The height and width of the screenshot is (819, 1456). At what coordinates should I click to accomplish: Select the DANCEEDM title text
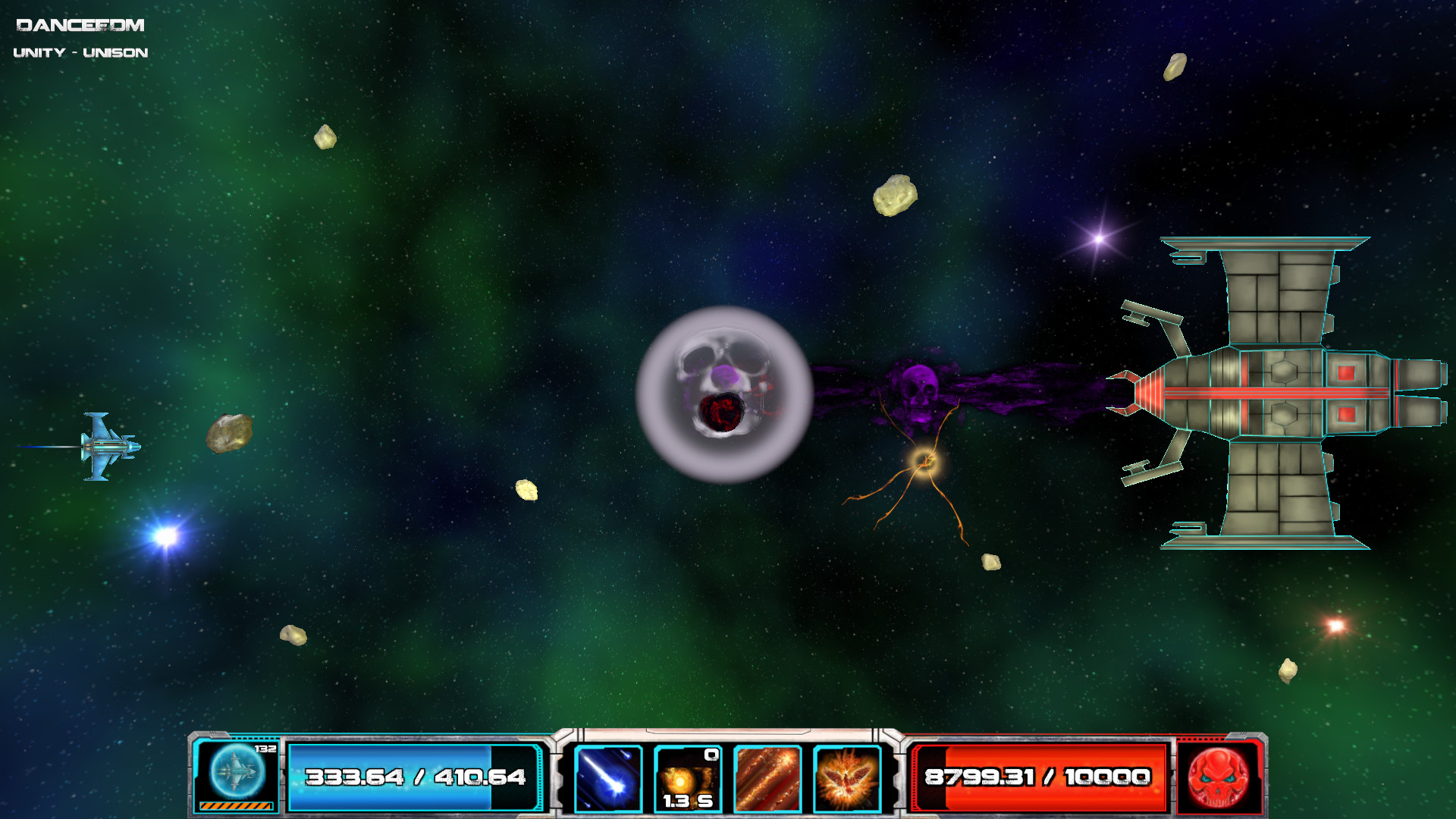click(x=80, y=24)
